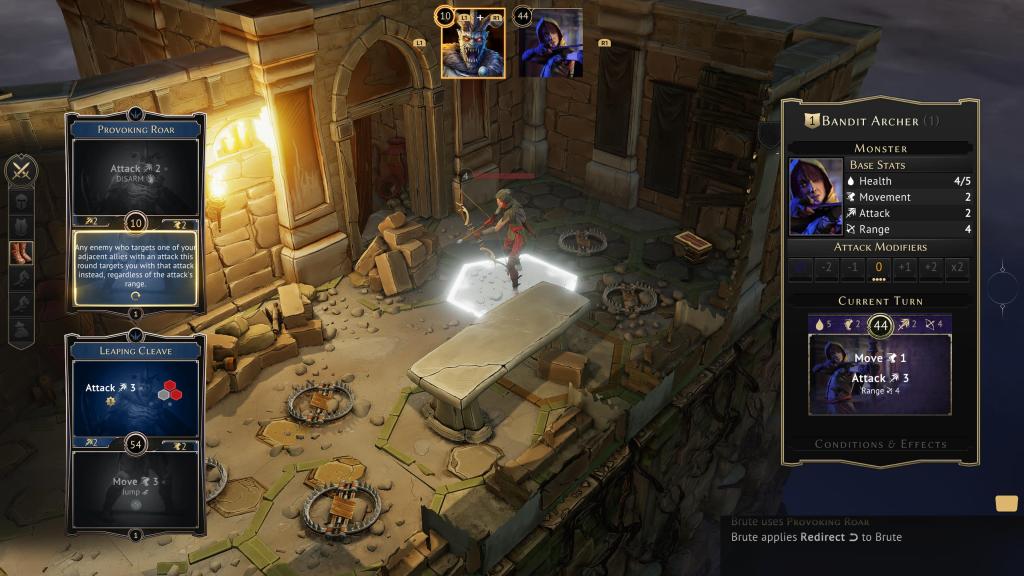Inspect the Bandit Archer's current turn card
Viewport: 1024px width, 576px height.
[880, 374]
